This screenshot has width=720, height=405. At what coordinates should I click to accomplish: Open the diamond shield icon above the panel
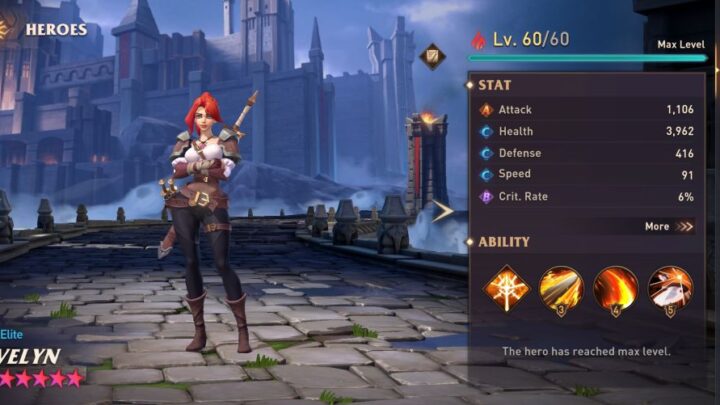[433, 56]
